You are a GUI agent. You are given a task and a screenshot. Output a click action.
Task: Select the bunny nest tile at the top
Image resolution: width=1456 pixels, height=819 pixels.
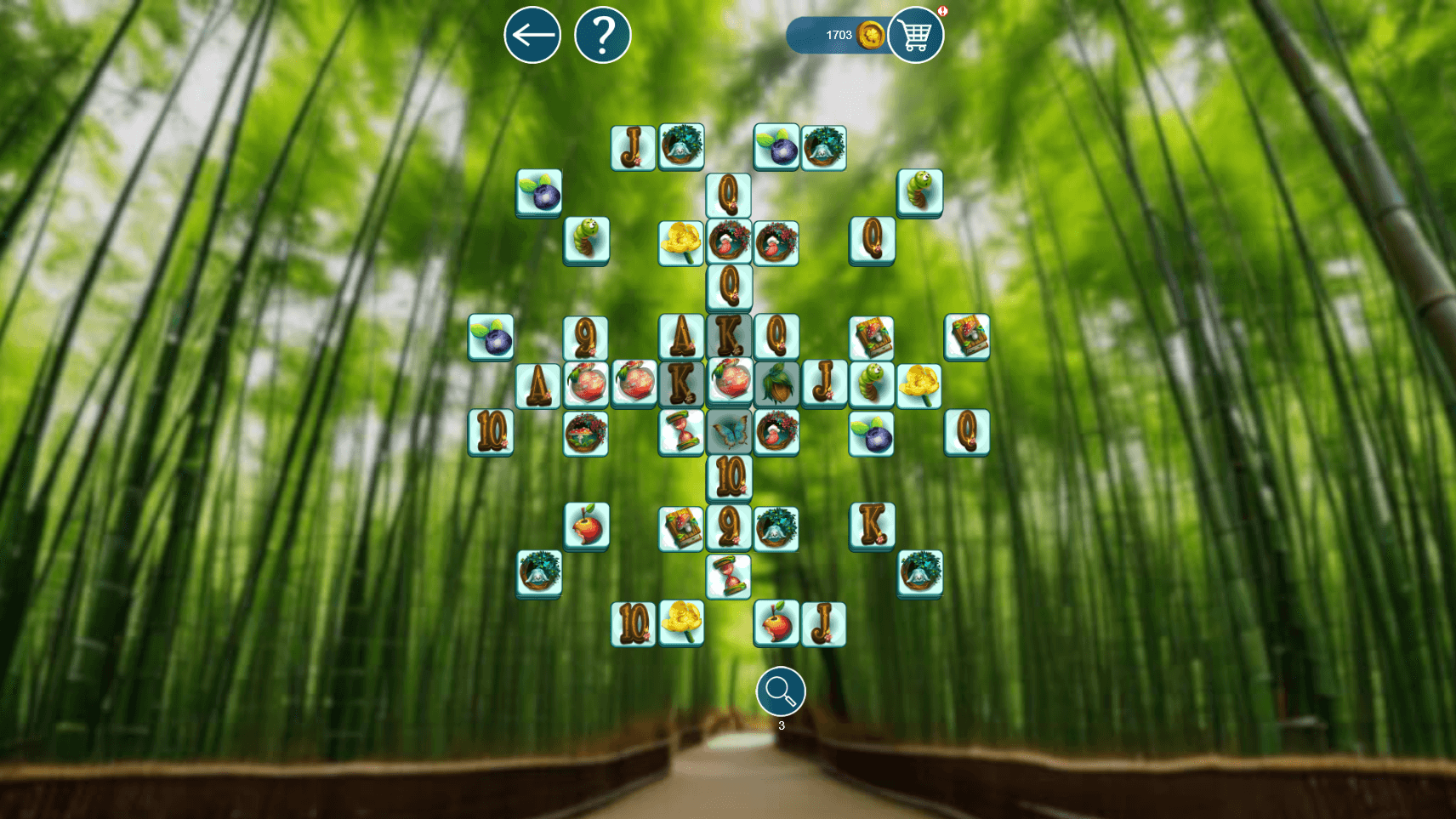coord(680,146)
